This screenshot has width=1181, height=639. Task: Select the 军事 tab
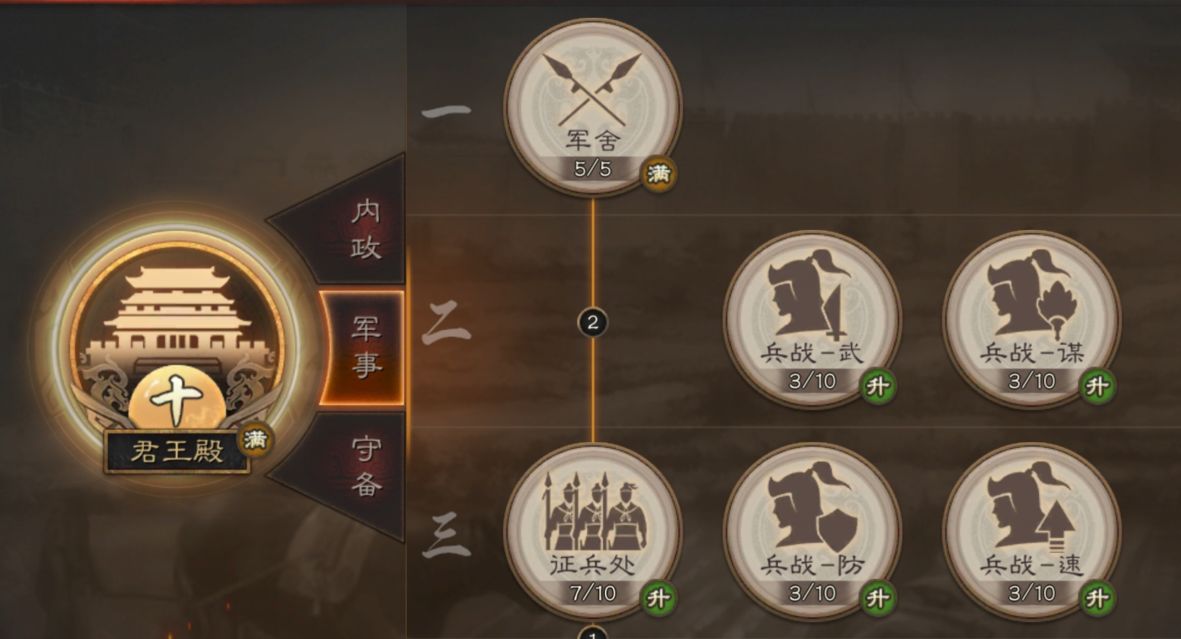point(362,346)
